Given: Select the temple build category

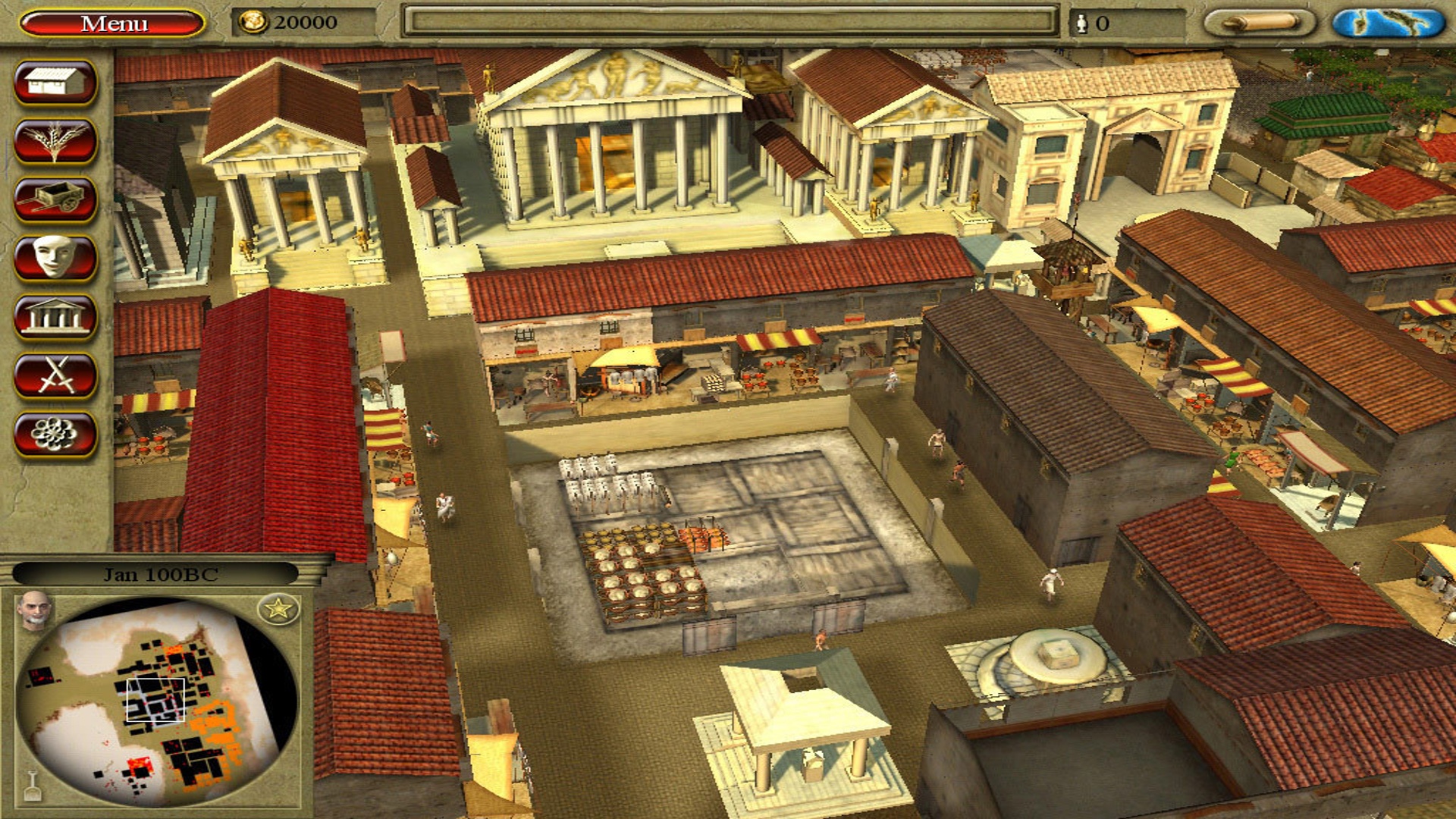Looking at the screenshot, I should point(55,316).
